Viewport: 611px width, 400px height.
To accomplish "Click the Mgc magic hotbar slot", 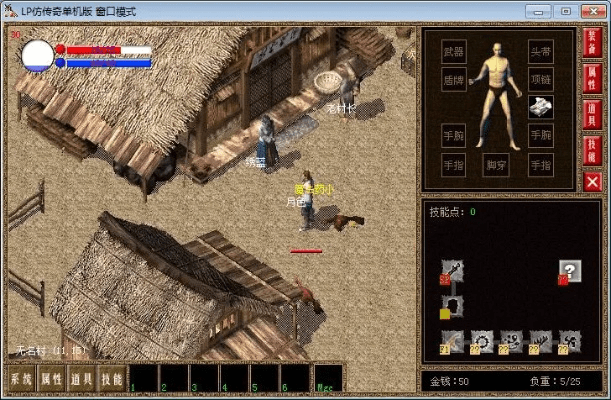I will [x=328, y=378].
